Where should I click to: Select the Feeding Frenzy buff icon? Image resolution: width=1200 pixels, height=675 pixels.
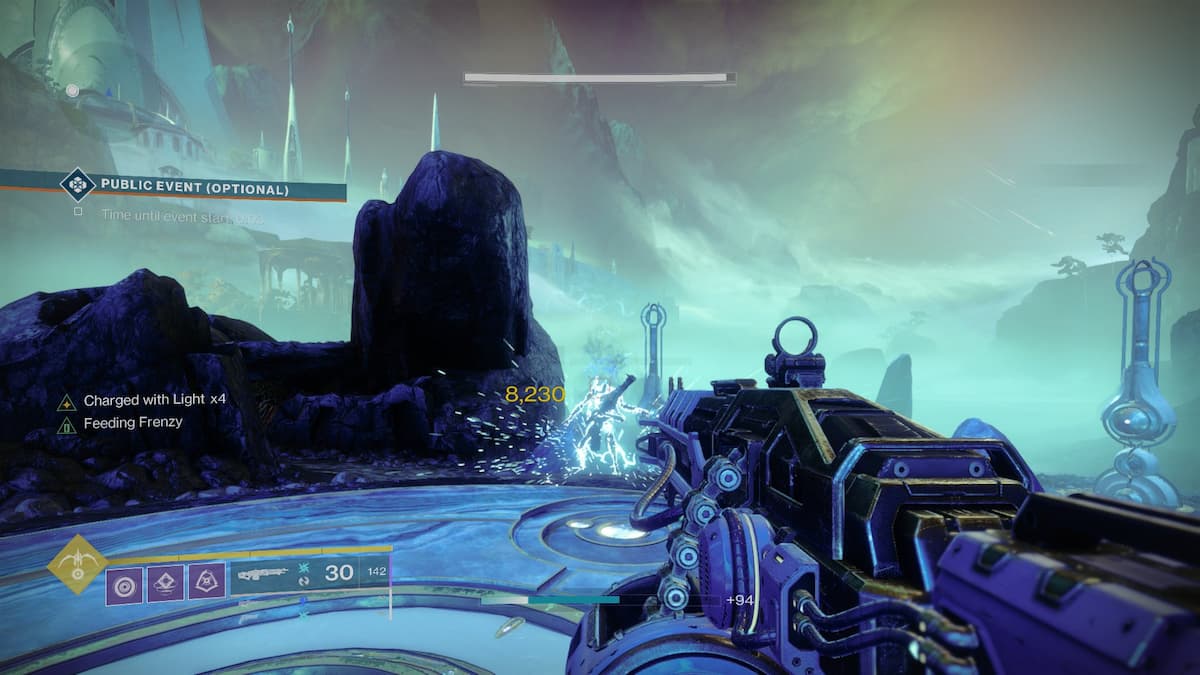tap(67, 425)
